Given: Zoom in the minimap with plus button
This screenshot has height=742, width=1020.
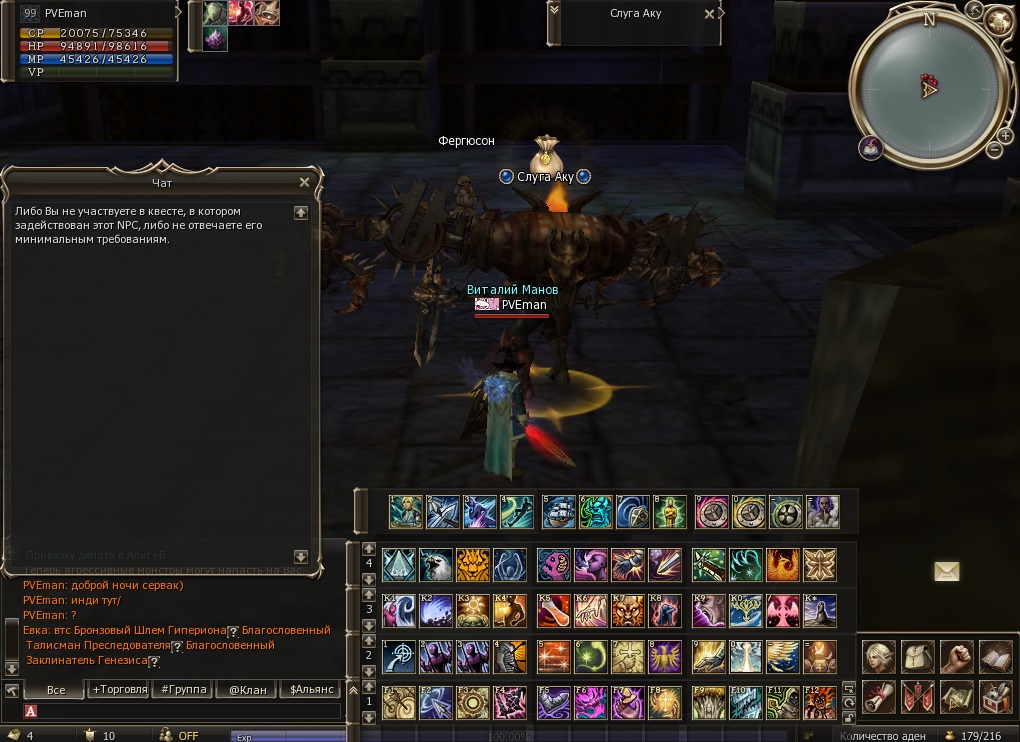Looking at the screenshot, I should (1005, 135).
